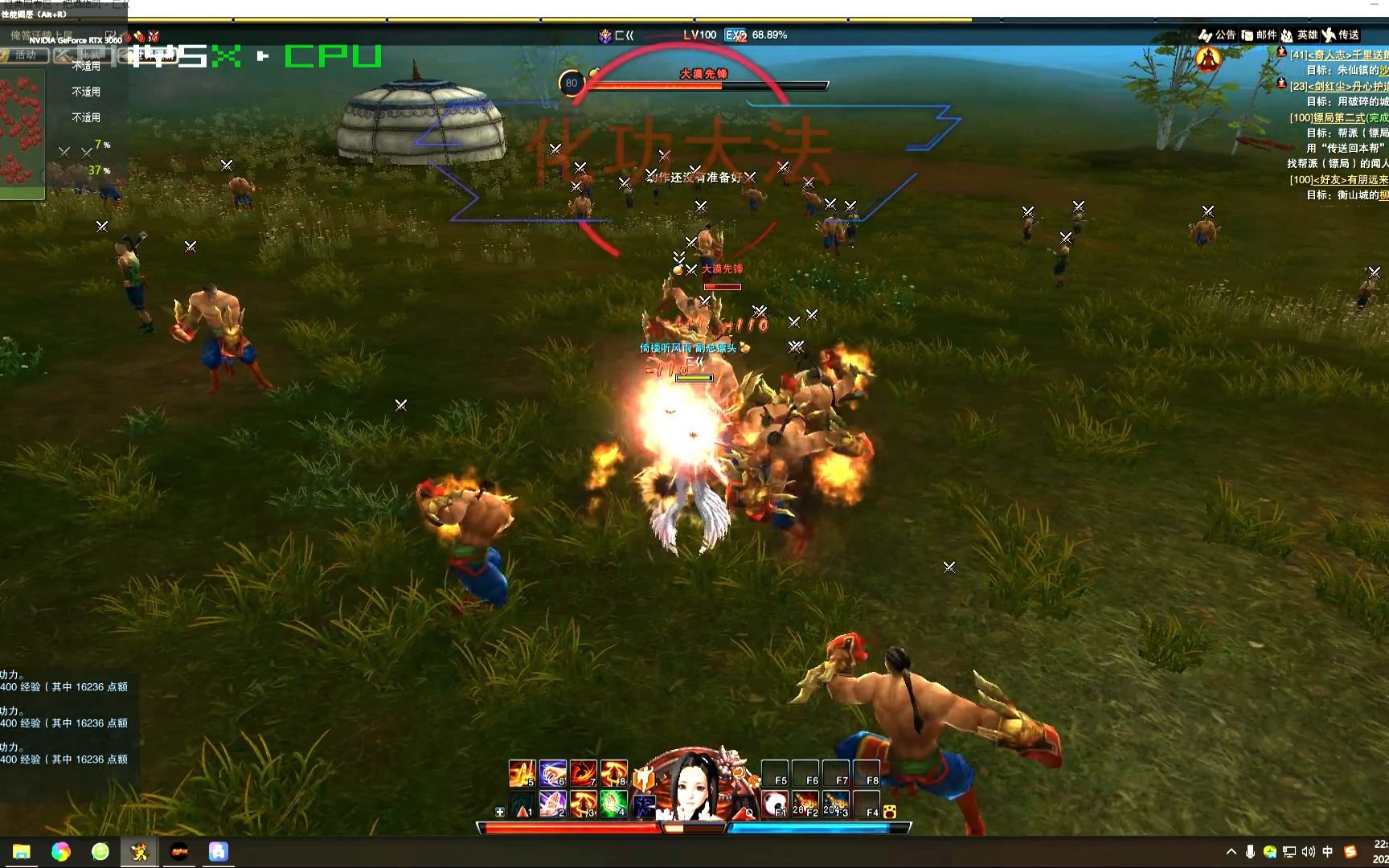Viewport: 1389px width, 868px height.
Task: Activate the purple claw skill in slot 6
Action: click(553, 773)
